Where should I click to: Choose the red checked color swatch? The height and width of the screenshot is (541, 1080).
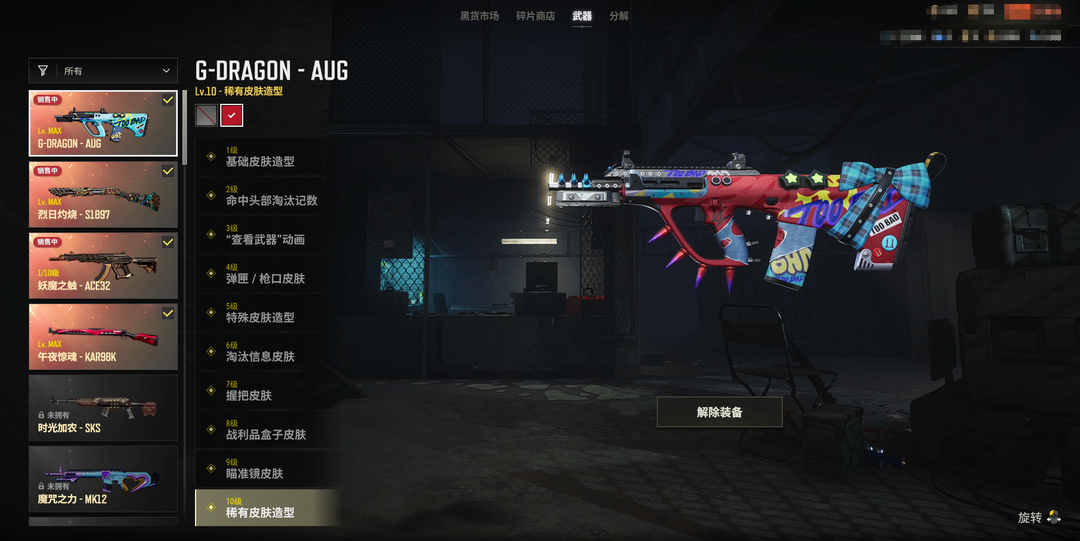232,116
